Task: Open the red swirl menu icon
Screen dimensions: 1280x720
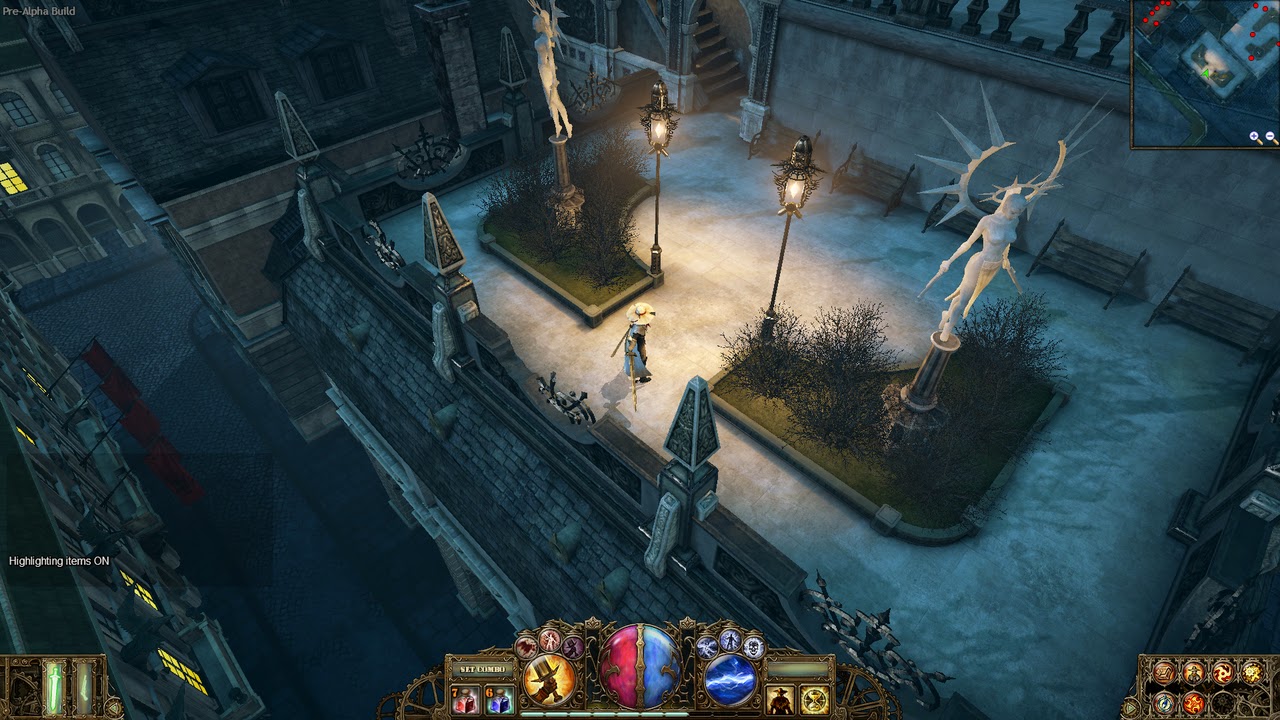Action: [1222, 673]
